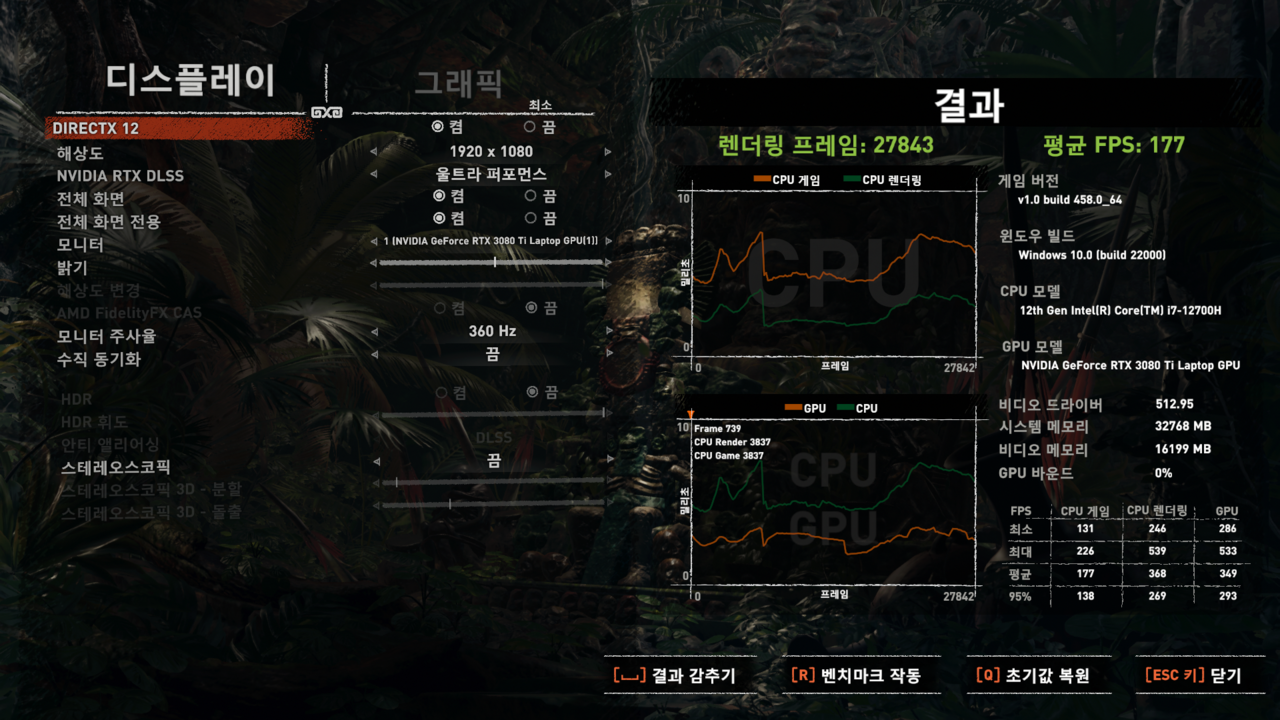Switch to the 그래픽 (Graphics) tab
1280x720 pixels.
tap(458, 85)
